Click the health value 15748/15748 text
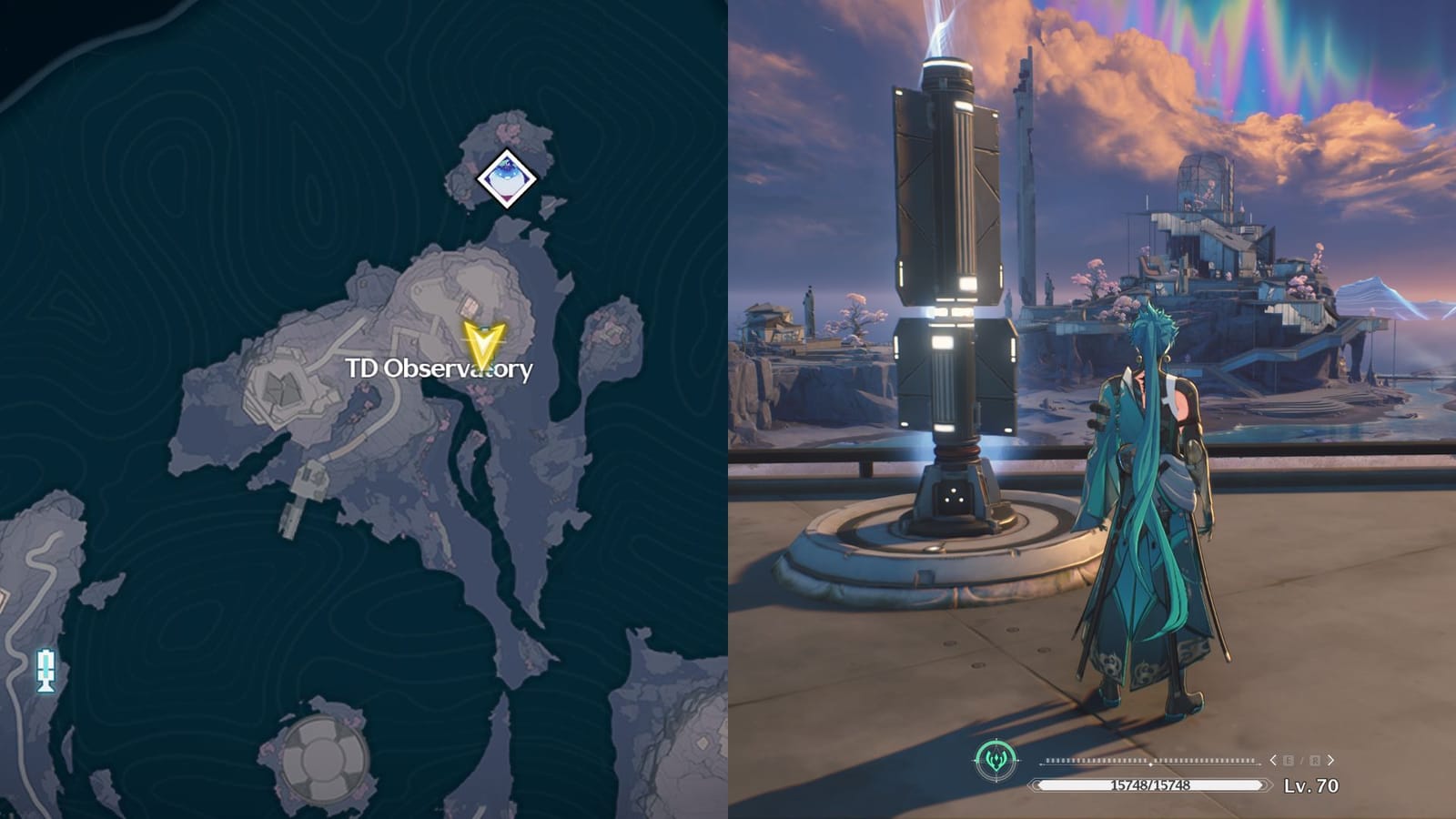This screenshot has width=1456, height=819. (x=1148, y=784)
